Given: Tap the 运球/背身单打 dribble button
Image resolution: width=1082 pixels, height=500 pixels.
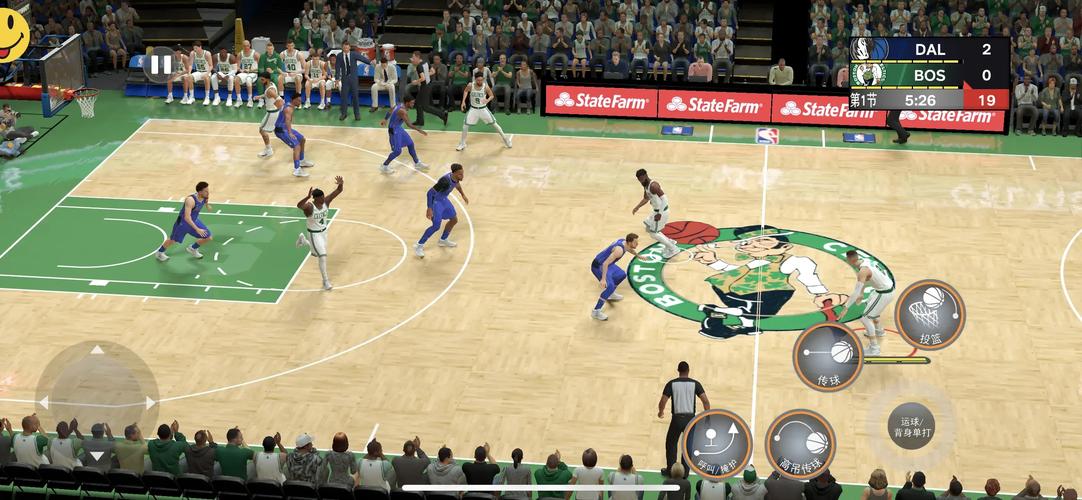Looking at the screenshot, I should click(910, 424).
